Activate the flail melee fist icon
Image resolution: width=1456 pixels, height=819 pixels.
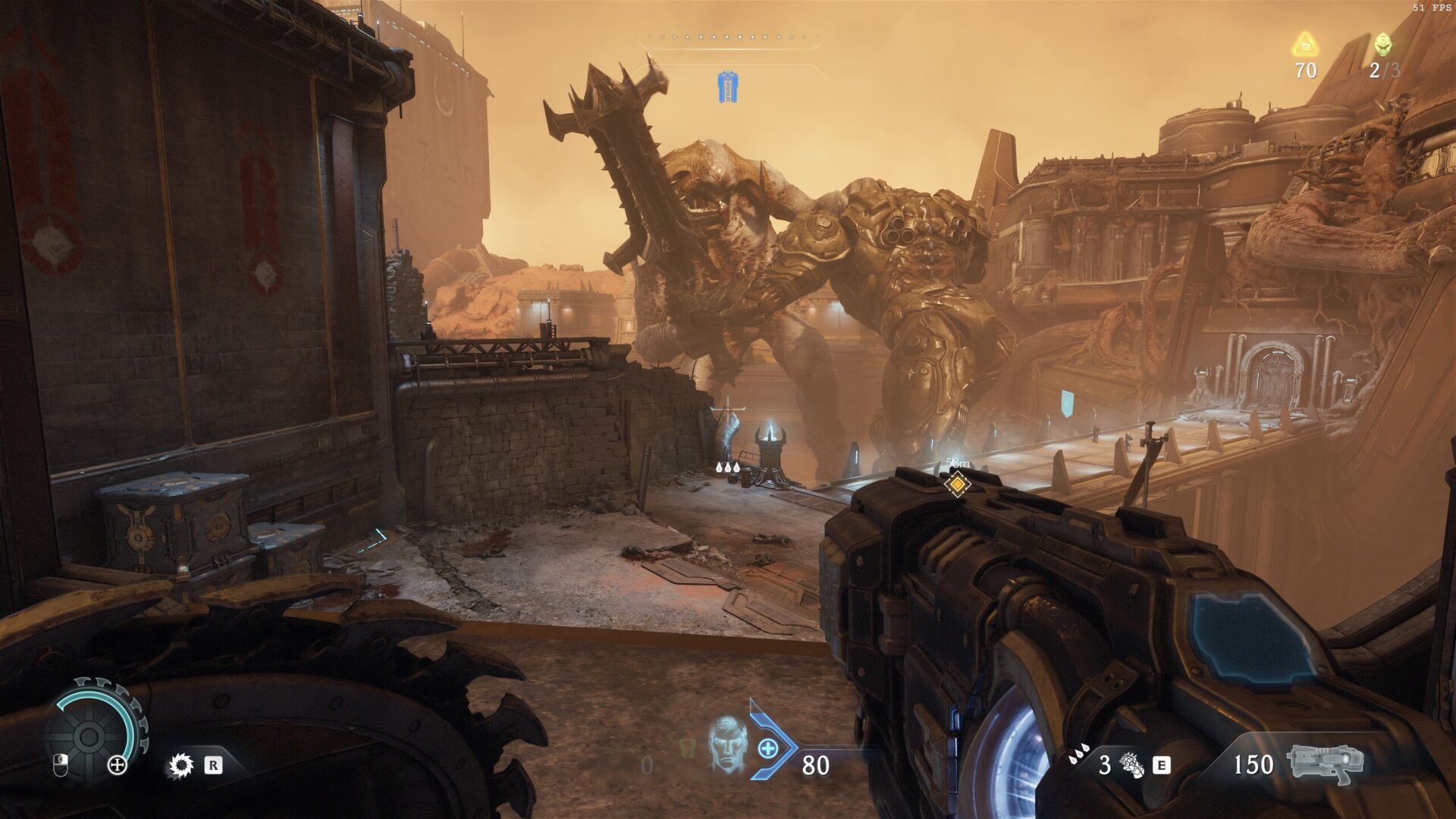pos(1131,765)
